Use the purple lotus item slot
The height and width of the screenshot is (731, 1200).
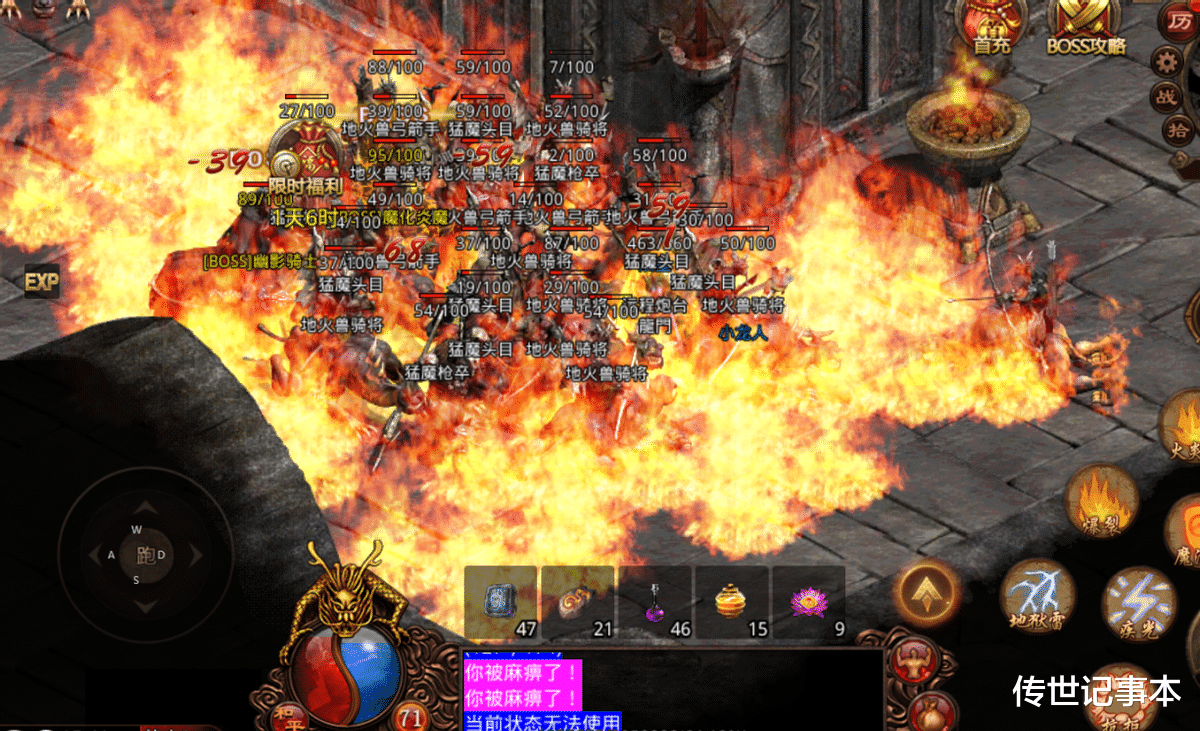point(808,602)
